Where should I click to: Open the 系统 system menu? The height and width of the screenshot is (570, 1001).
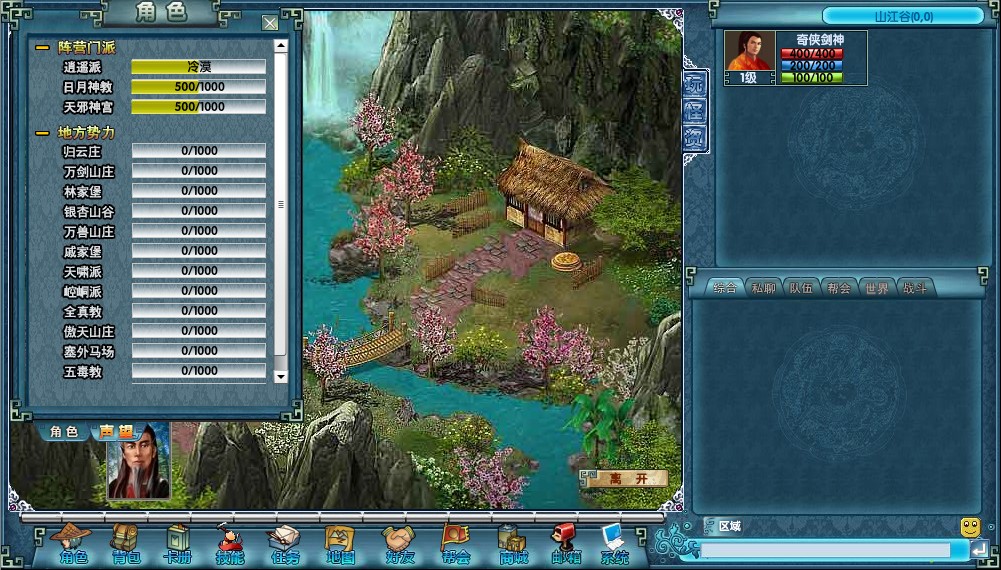(614, 545)
